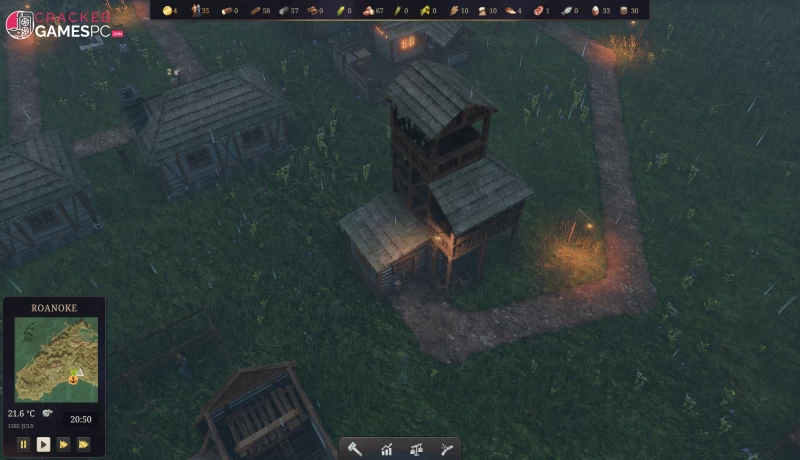Set normal speed with the play button

(43, 444)
